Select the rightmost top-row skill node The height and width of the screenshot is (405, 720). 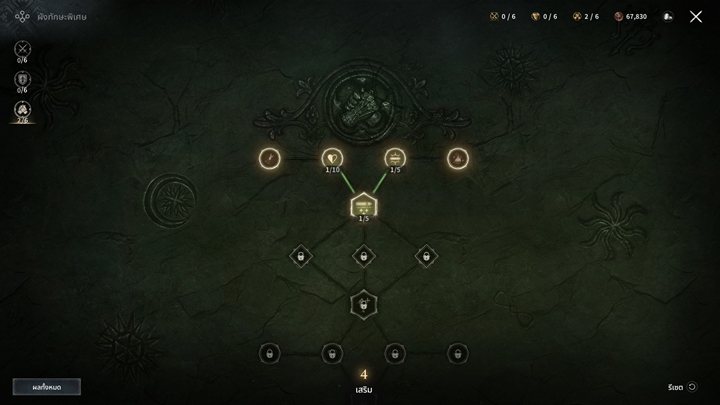pos(458,158)
